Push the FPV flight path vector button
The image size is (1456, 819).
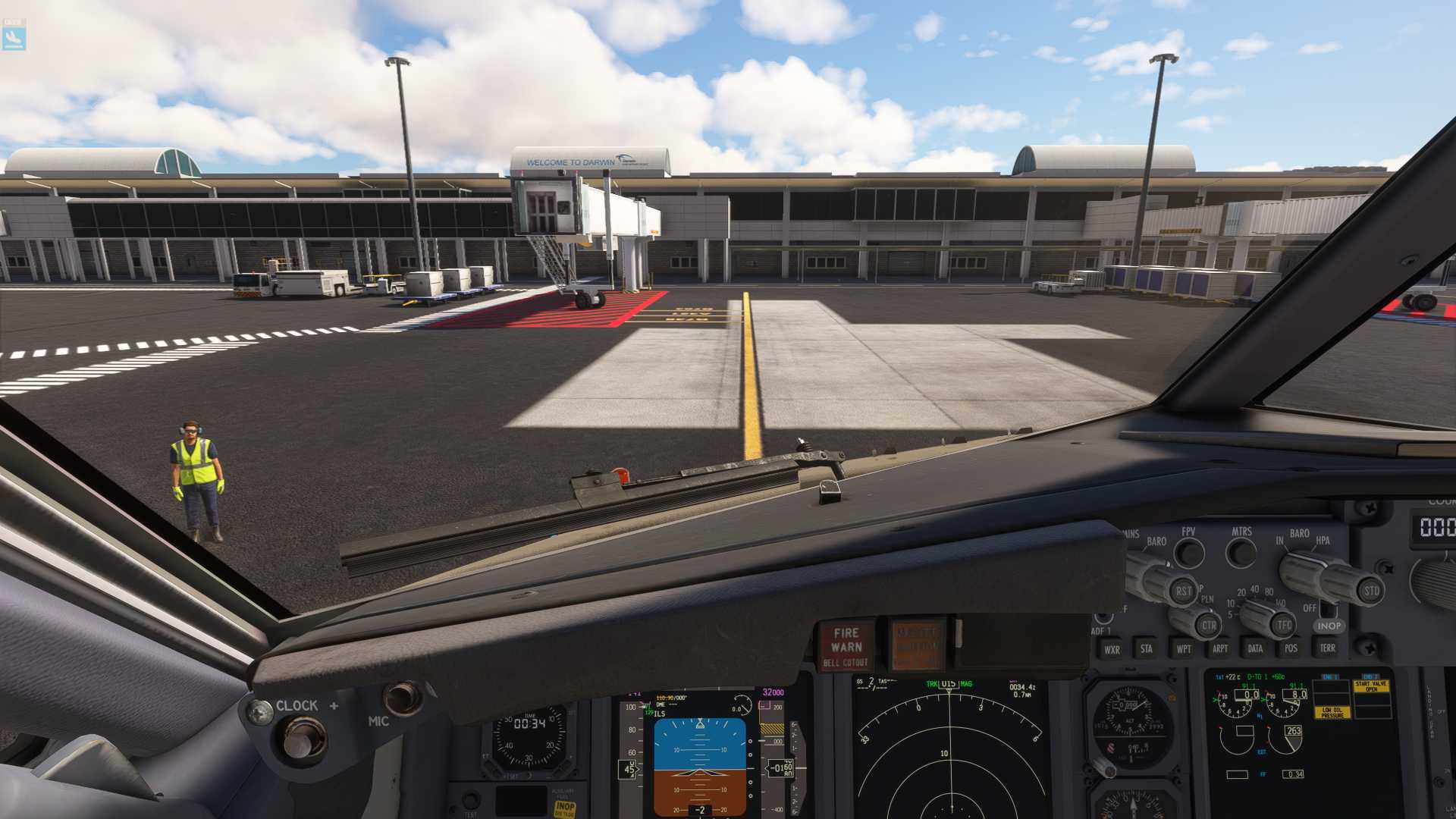[x=1188, y=554]
